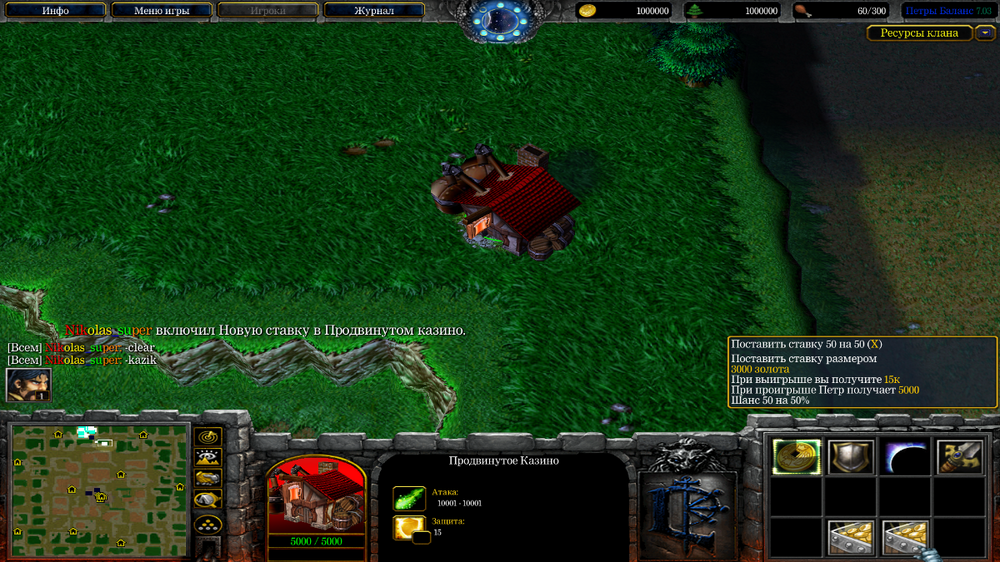Toggle minimap terrain display button

pyautogui.click(x=208, y=458)
